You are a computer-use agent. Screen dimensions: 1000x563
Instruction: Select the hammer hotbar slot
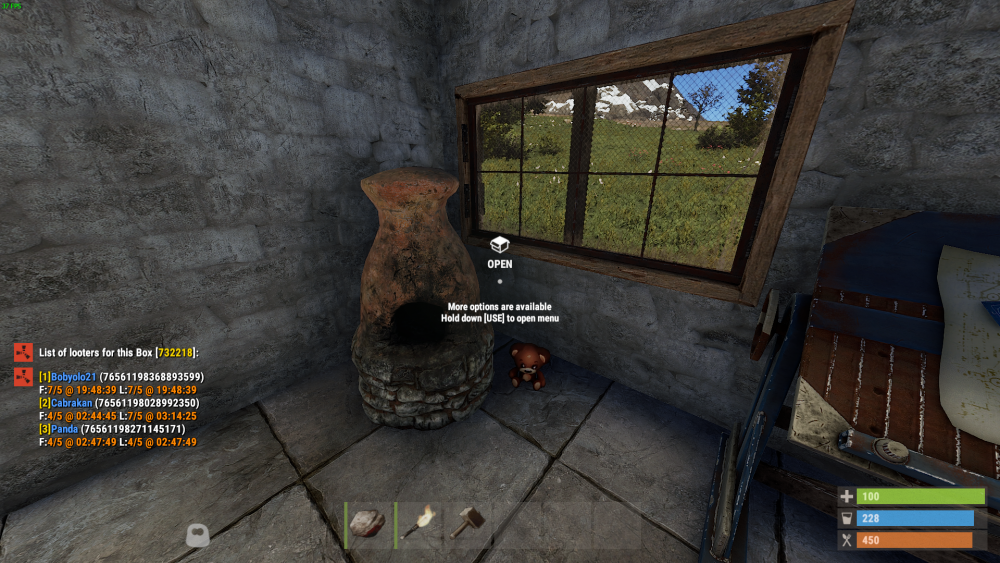[467, 522]
